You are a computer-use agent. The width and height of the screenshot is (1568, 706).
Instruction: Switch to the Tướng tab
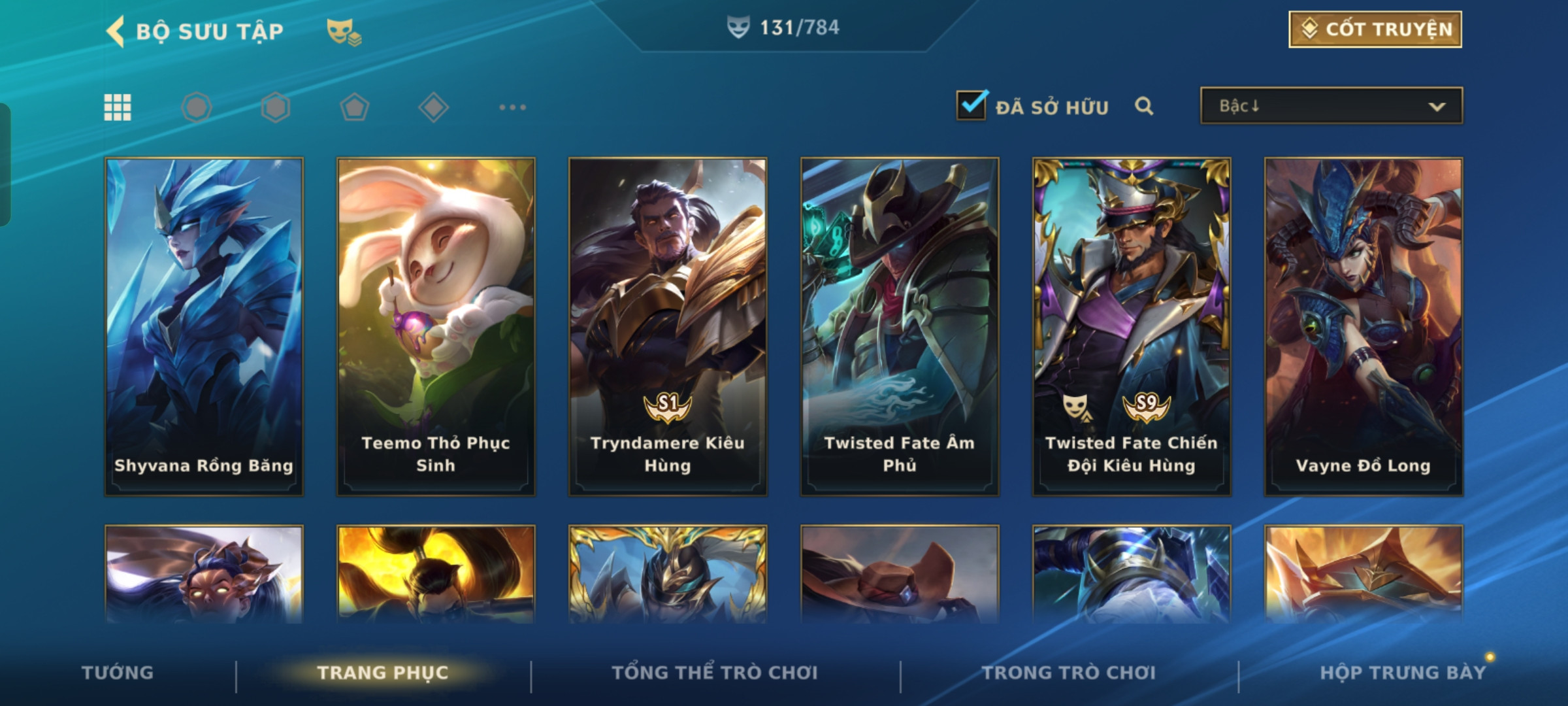click(x=118, y=673)
